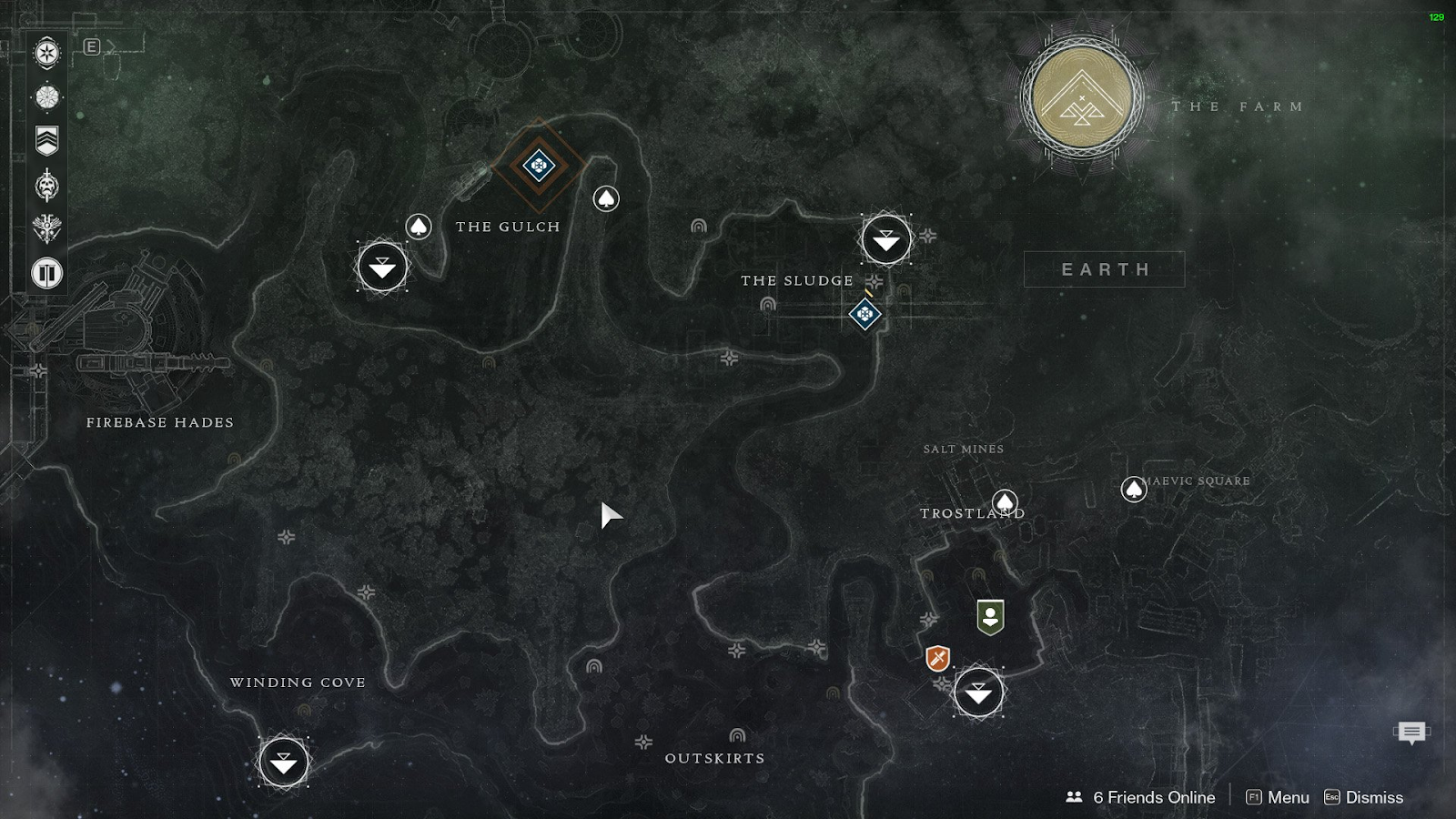Select the skull and sword milestone

point(47,186)
